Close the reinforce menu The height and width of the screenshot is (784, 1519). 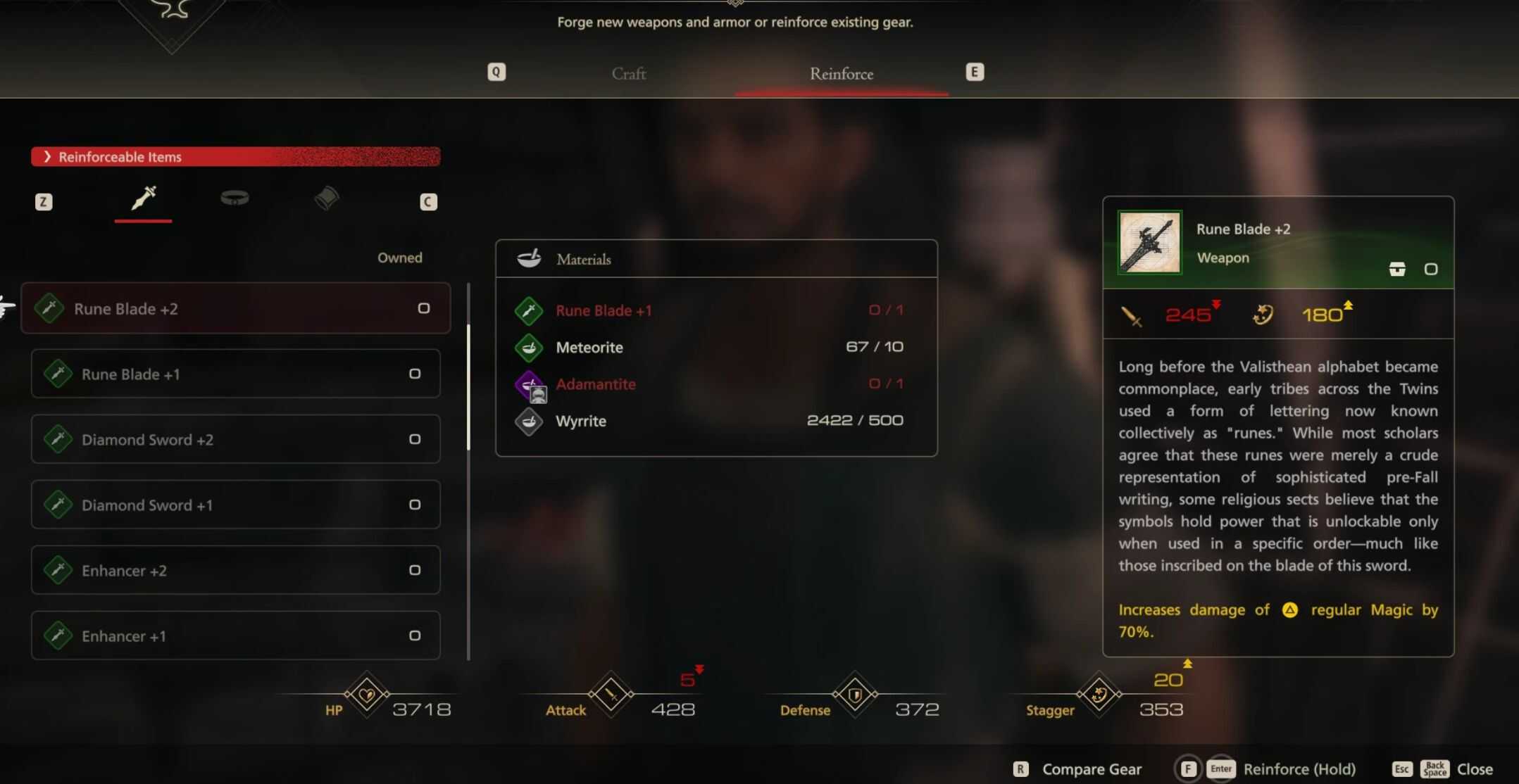1474,769
